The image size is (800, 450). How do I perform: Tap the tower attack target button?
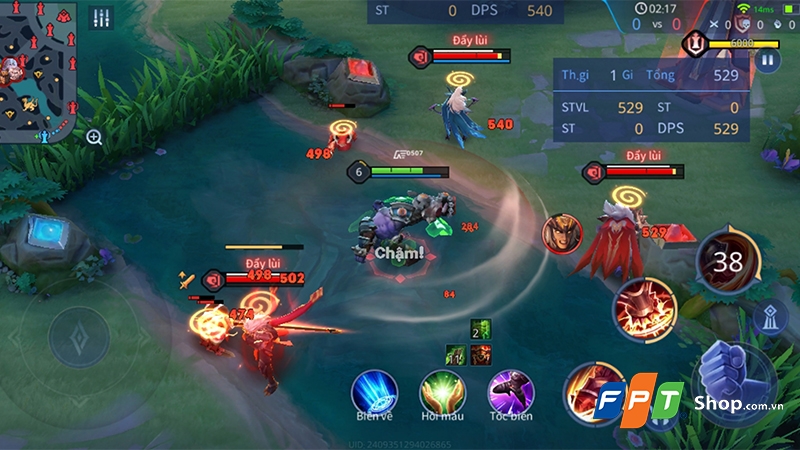[x=768, y=316]
